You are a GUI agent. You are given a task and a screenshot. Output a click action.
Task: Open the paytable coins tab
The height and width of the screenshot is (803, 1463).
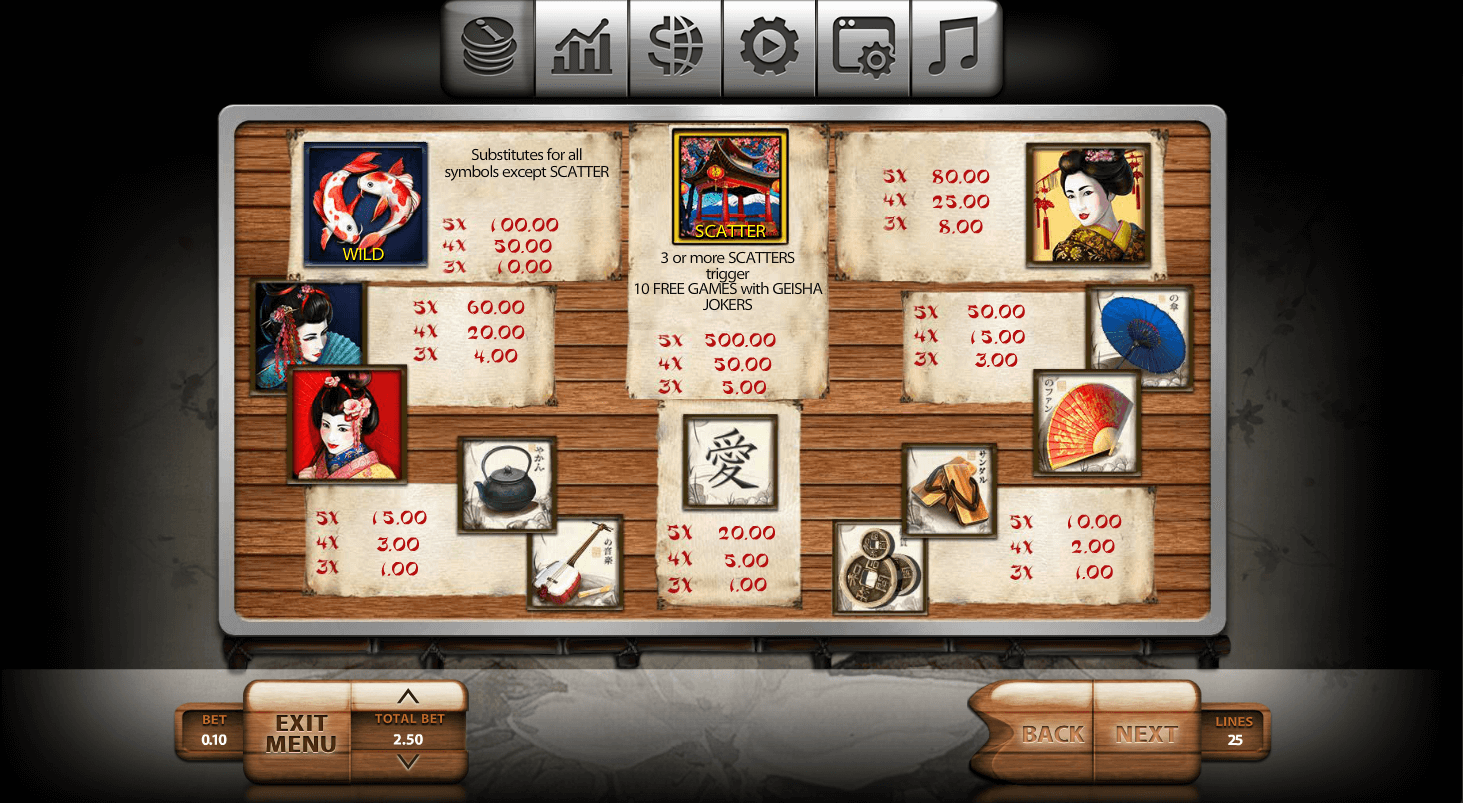click(488, 48)
